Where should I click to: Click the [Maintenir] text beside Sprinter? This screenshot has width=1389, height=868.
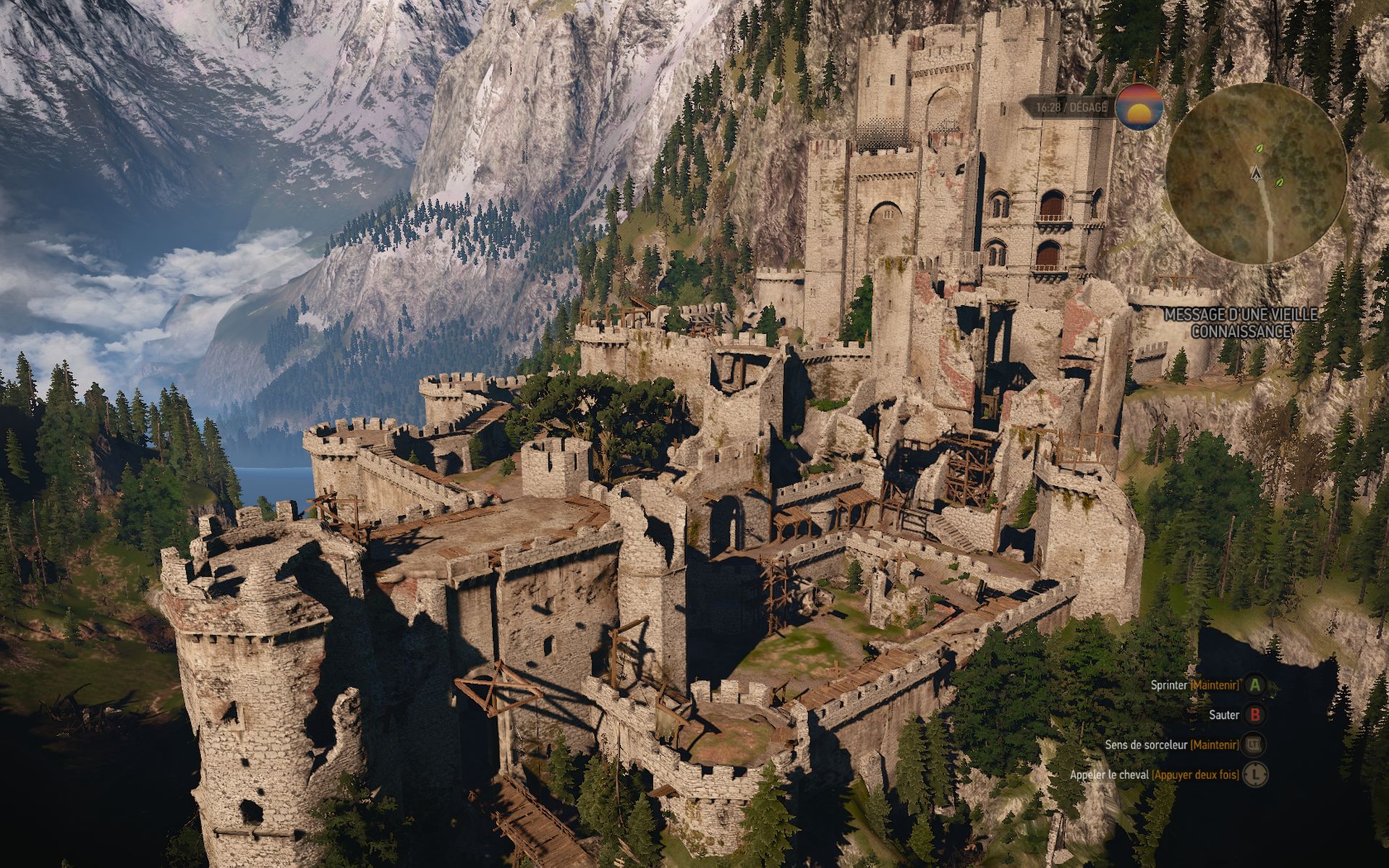coord(1215,686)
